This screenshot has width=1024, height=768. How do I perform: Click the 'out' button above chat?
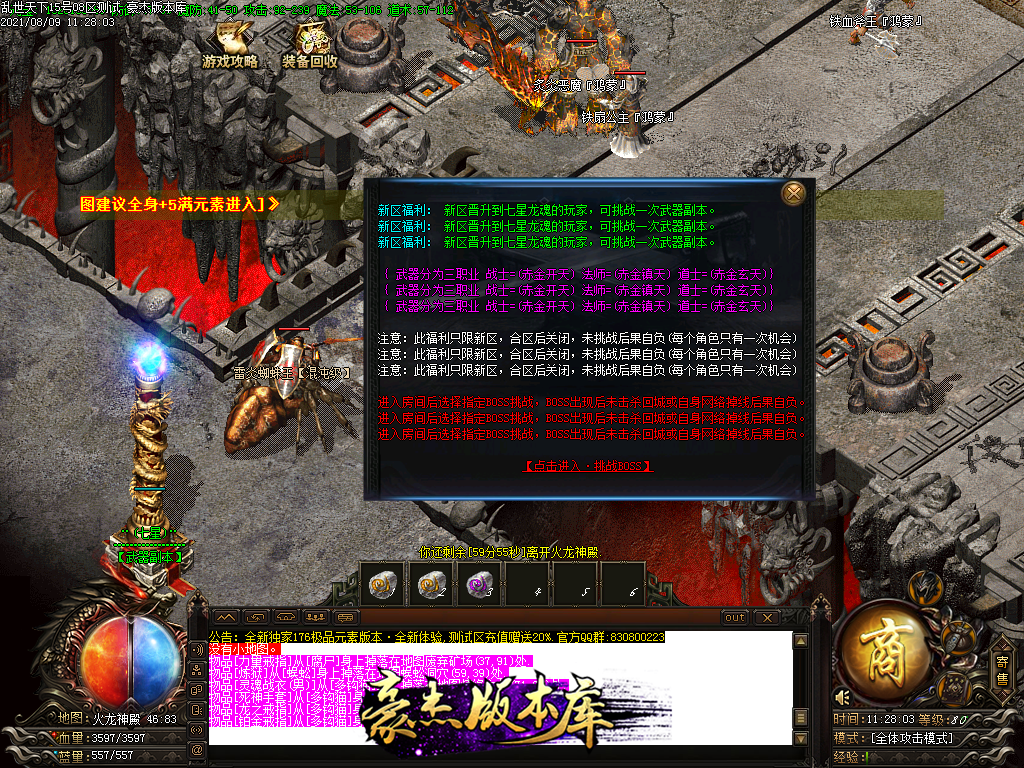pos(735,617)
